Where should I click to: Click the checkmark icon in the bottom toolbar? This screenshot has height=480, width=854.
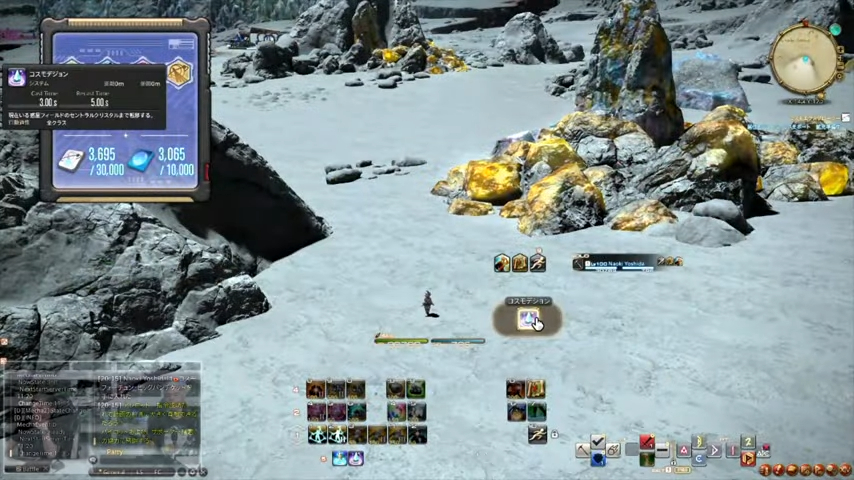[x=598, y=442]
